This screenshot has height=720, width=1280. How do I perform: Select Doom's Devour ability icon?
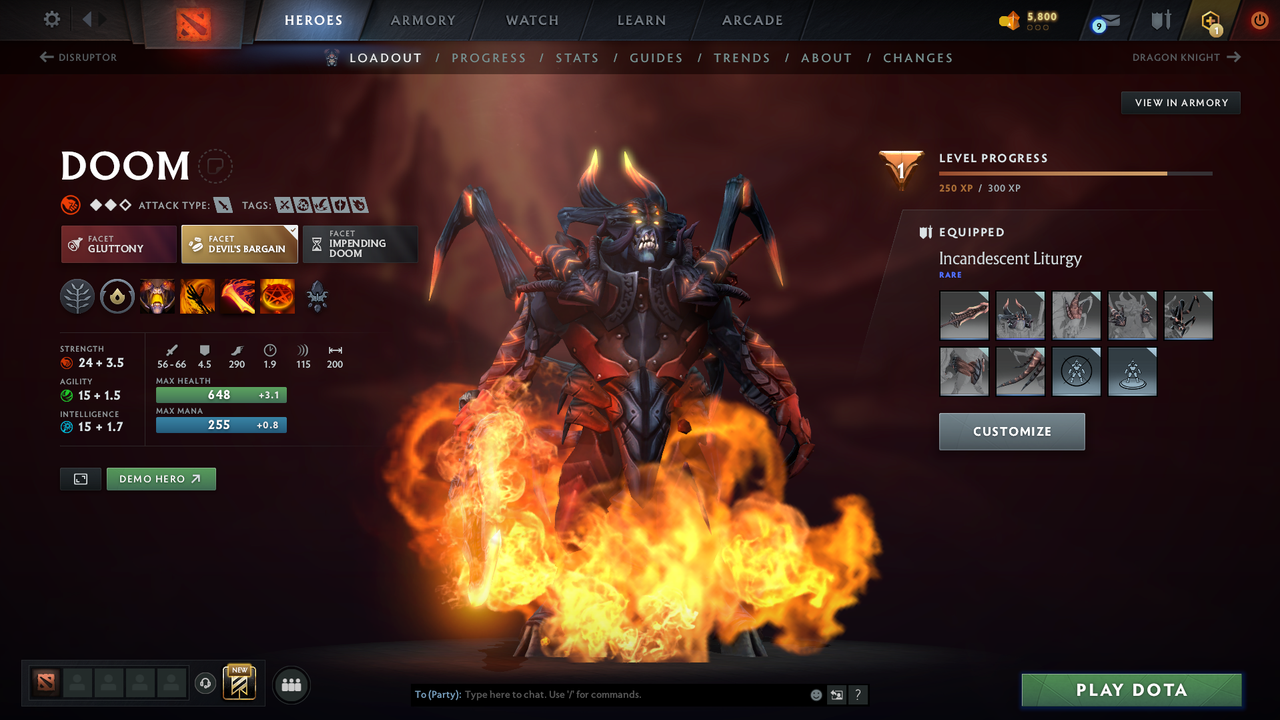157,296
